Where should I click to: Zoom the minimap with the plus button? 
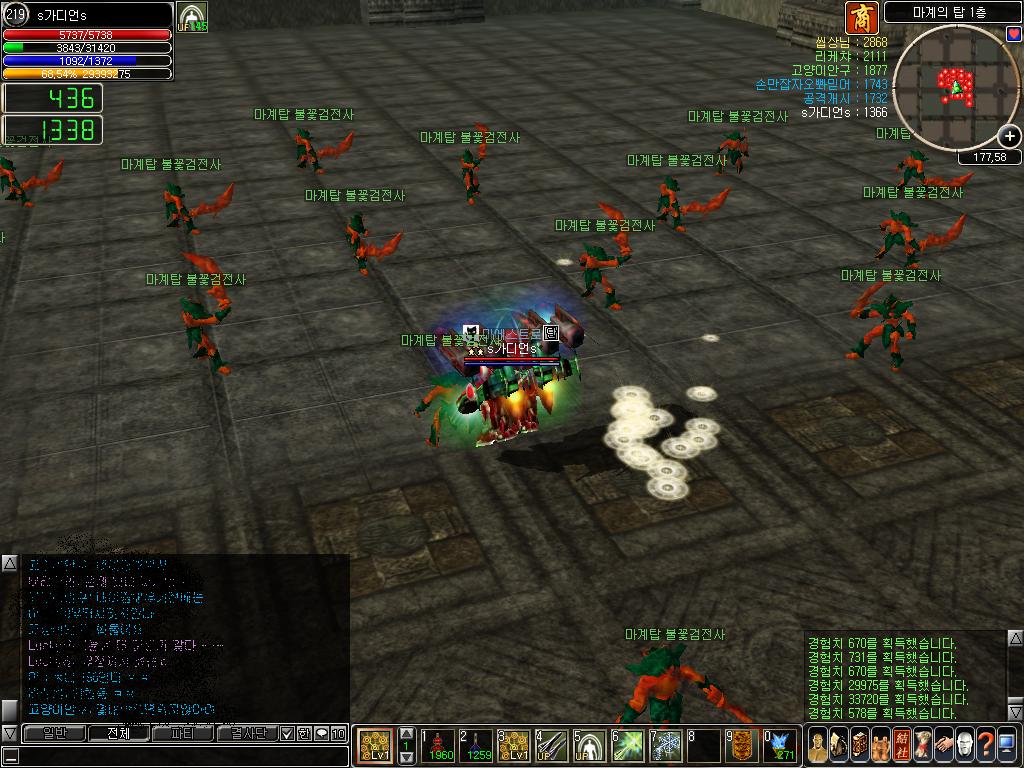coord(1010,137)
